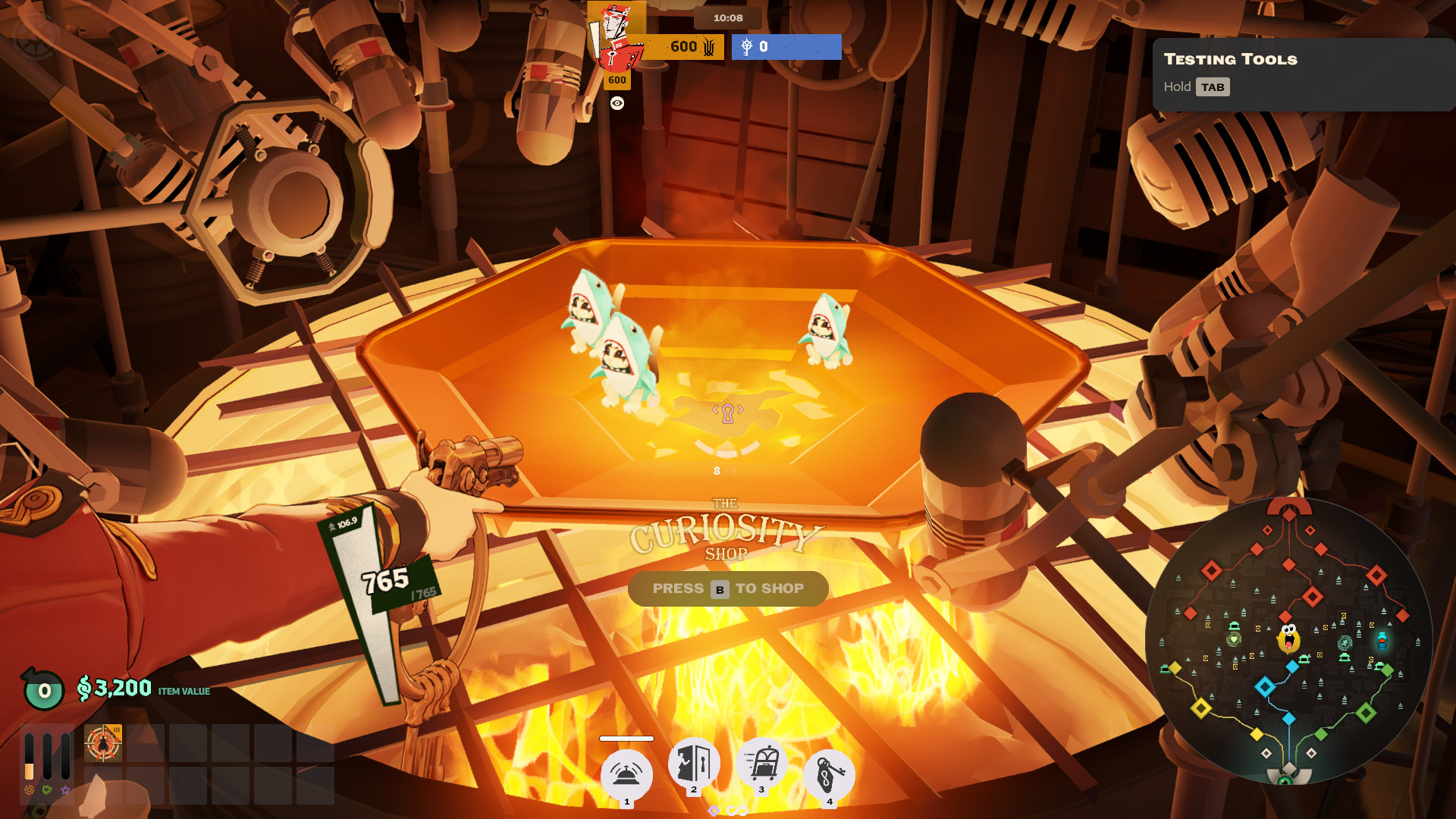Trigger the luggage cart ability
The image size is (1456, 819).
(x=761, y=763)
